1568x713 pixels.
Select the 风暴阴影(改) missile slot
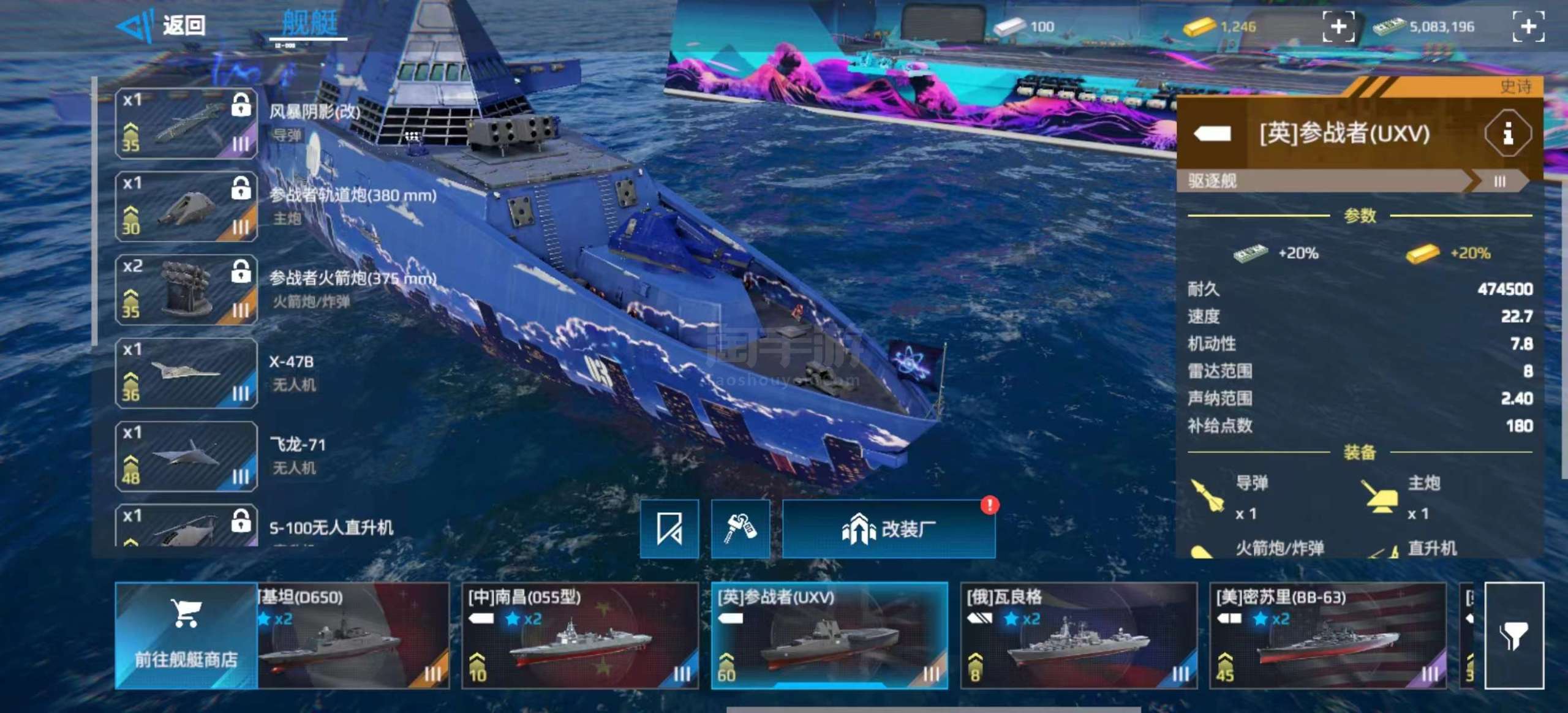[x=186, y=123]
